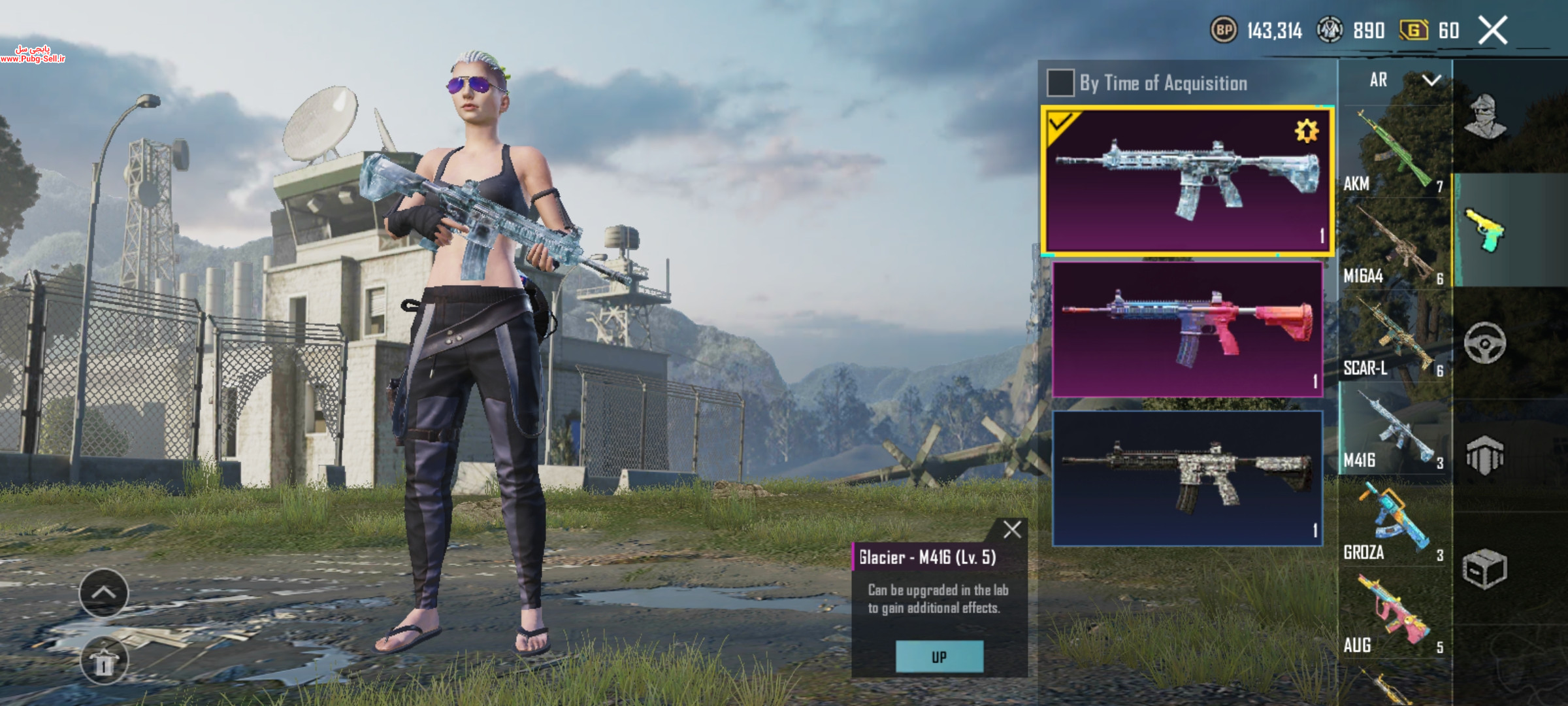Image resolution: width=1568 pixels, height=706 pixels.
Task: Switch to the vehicle skins tab
Action: click(x=1485, y=343)
